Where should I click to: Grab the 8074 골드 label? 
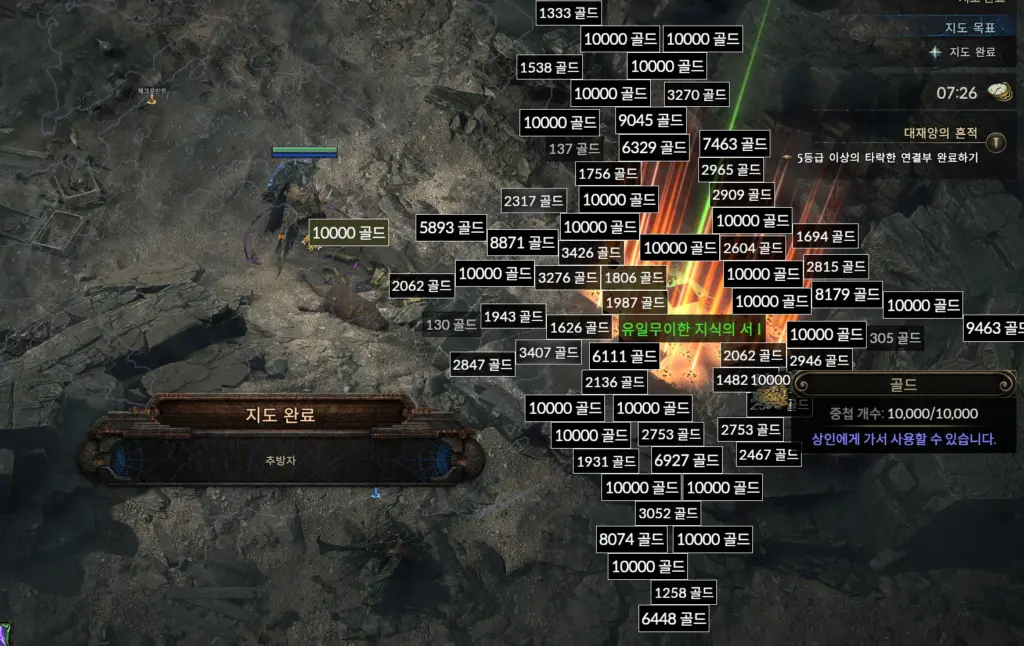pos(631,539)
